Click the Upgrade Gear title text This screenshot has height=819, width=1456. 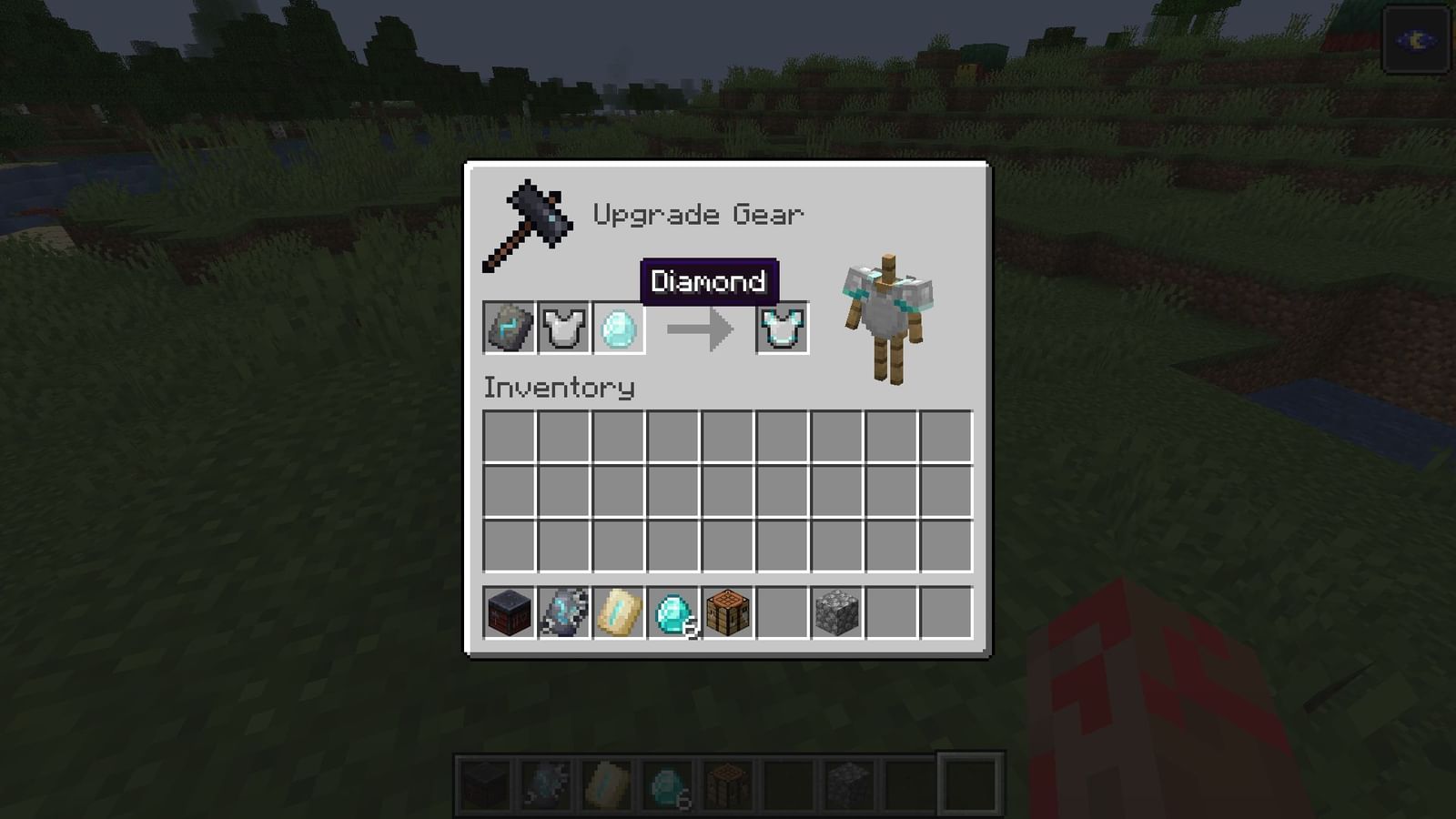(x=699, y=214)
